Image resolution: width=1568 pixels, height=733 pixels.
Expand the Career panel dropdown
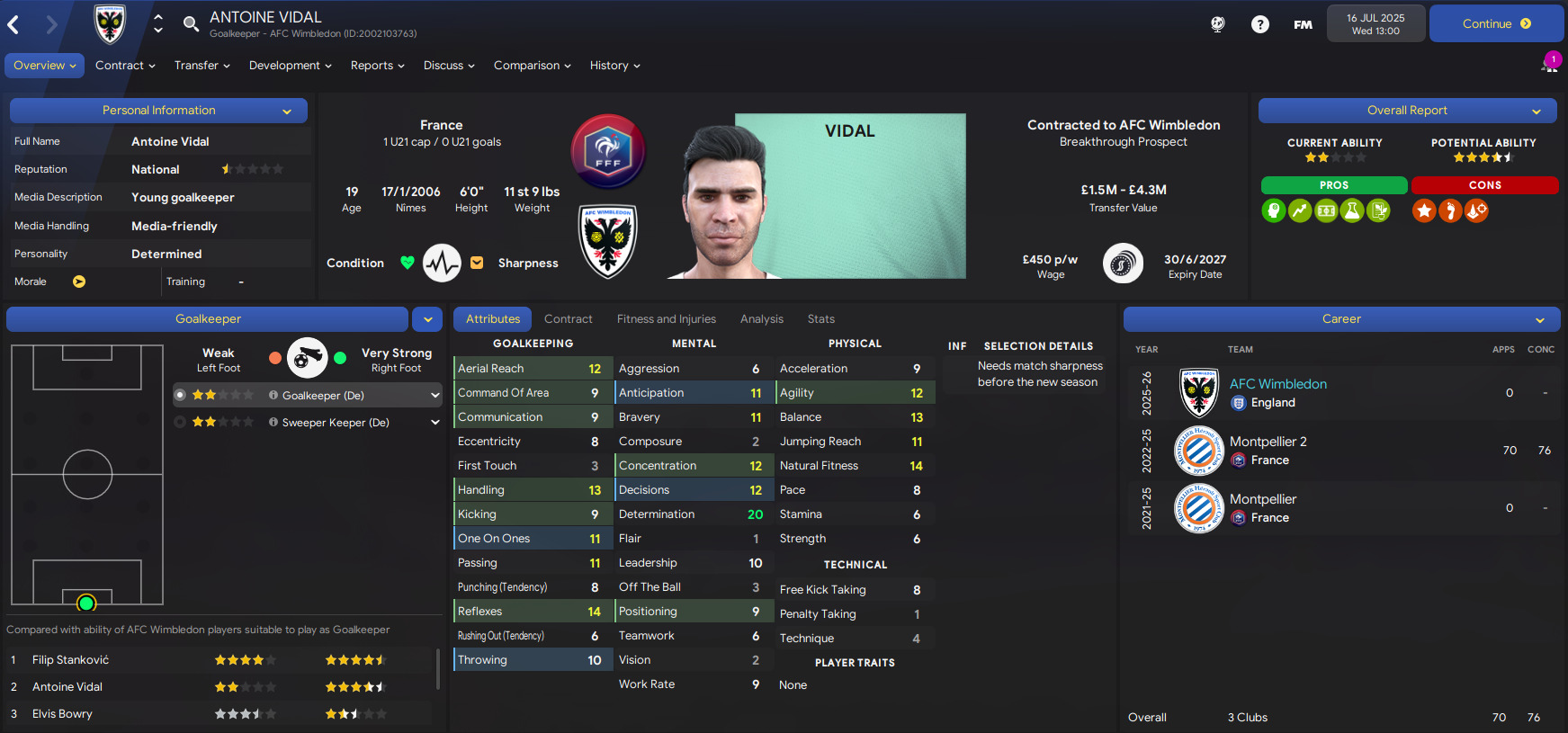(1540, 320)
